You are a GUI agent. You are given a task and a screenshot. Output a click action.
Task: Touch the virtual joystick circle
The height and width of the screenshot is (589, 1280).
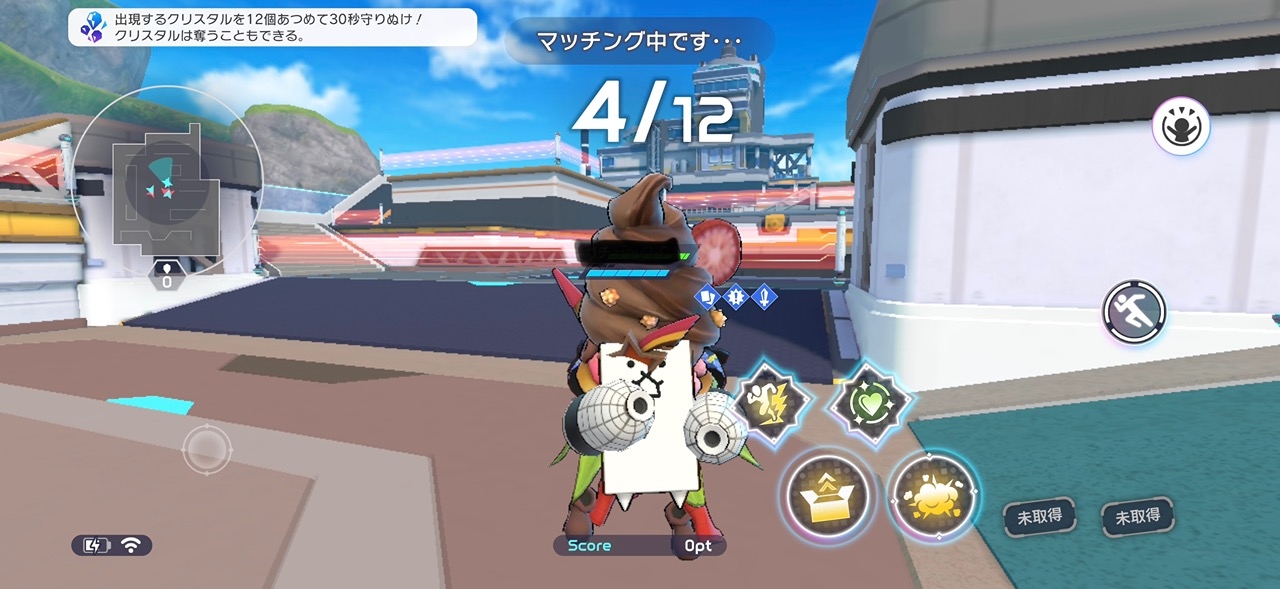(207, 449)
